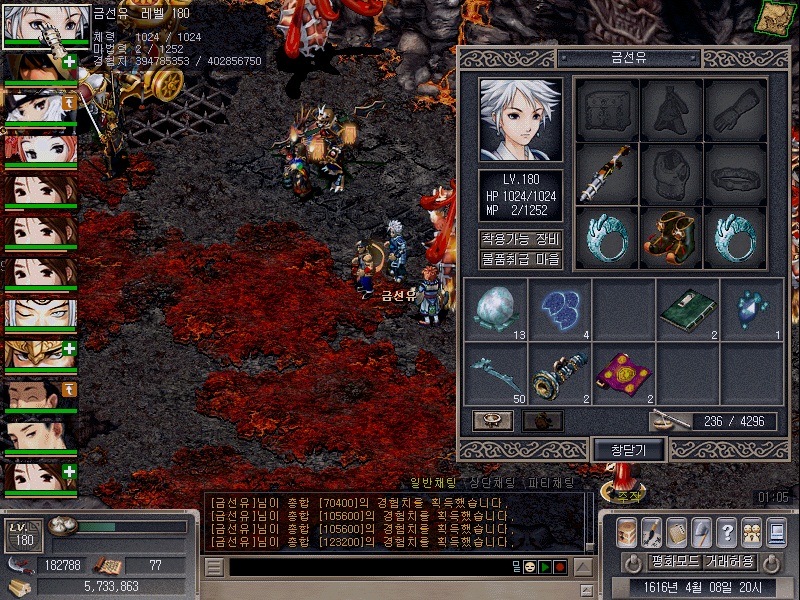Select the equipped staff weapon slot

(607, 173)
